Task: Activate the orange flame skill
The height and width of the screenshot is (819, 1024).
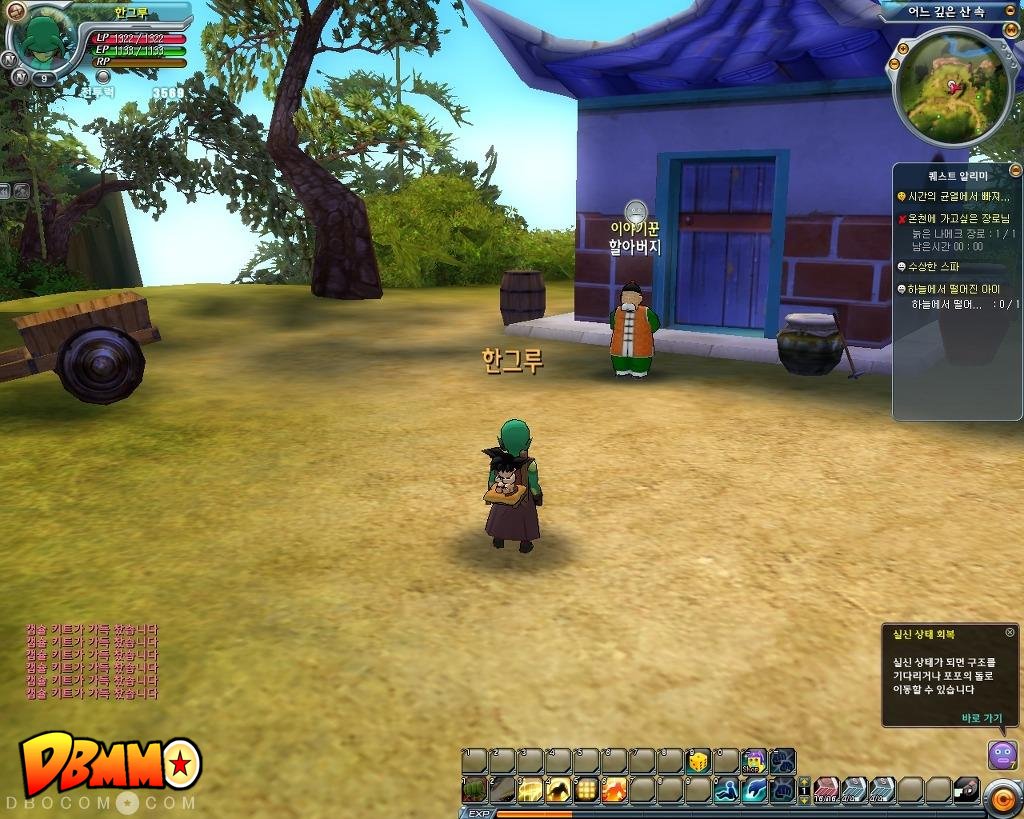Action: (614, 790)
